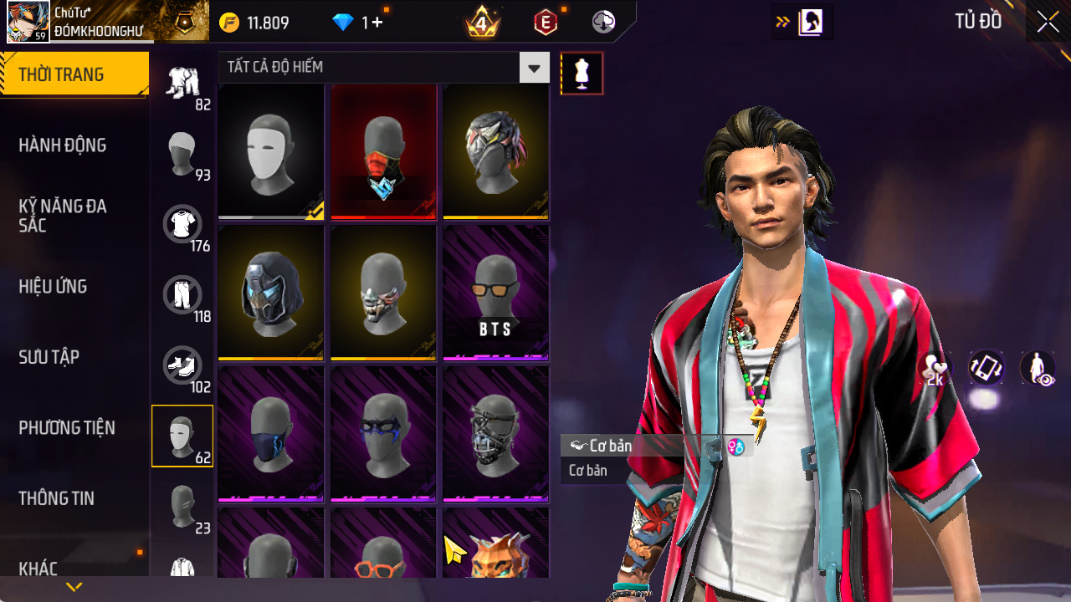Choose the white face mask item
Screen dimensions: 1071x602
coord(271,150)
